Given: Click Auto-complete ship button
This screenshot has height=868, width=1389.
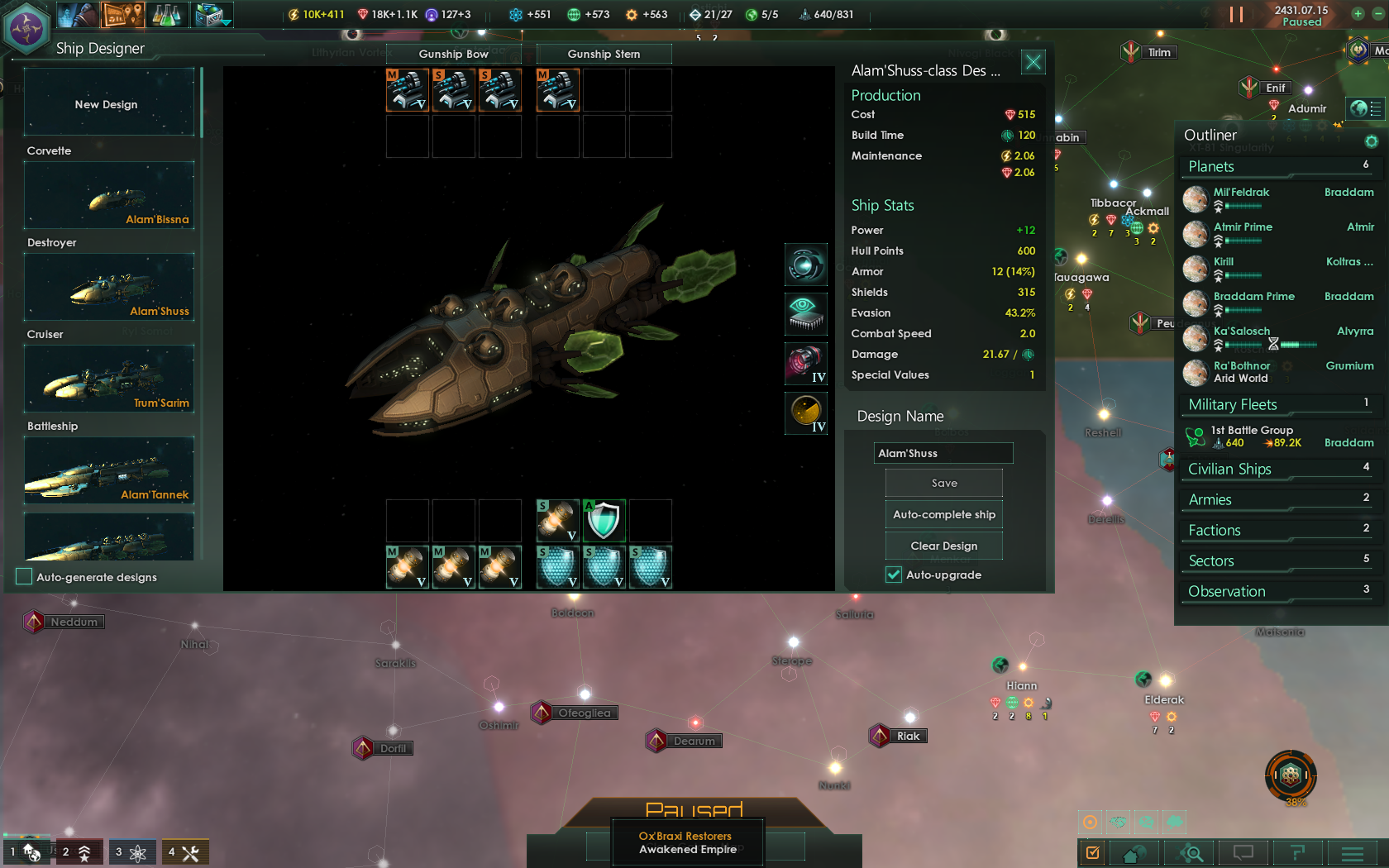Looking at the screenshot, I should point(943,514).
